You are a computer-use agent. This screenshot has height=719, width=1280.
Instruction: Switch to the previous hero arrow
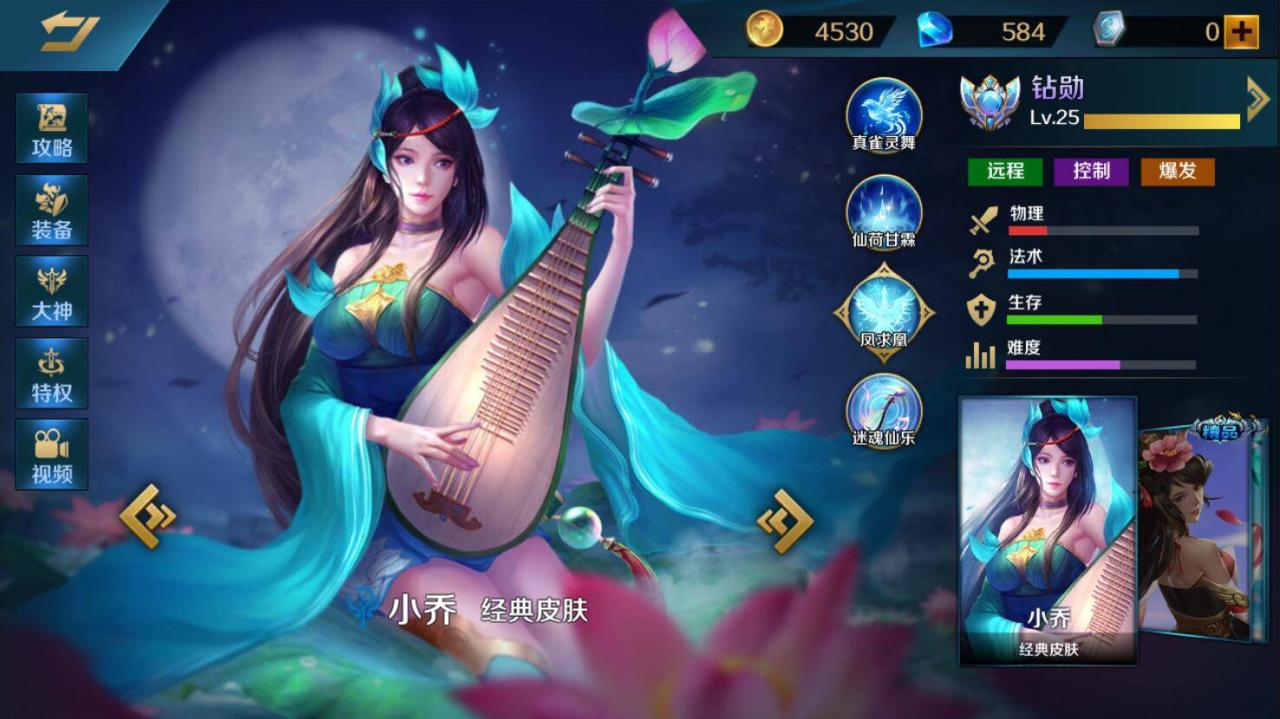[x=148, y=516]
